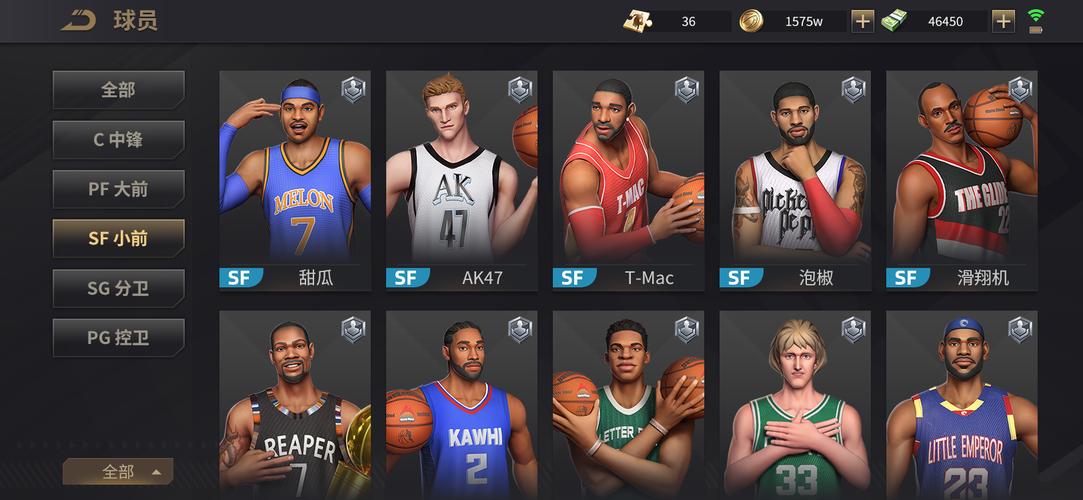Screen dimensions: 1083x500
Task: Add cash with the plus button
Action: click(1003, 21)
